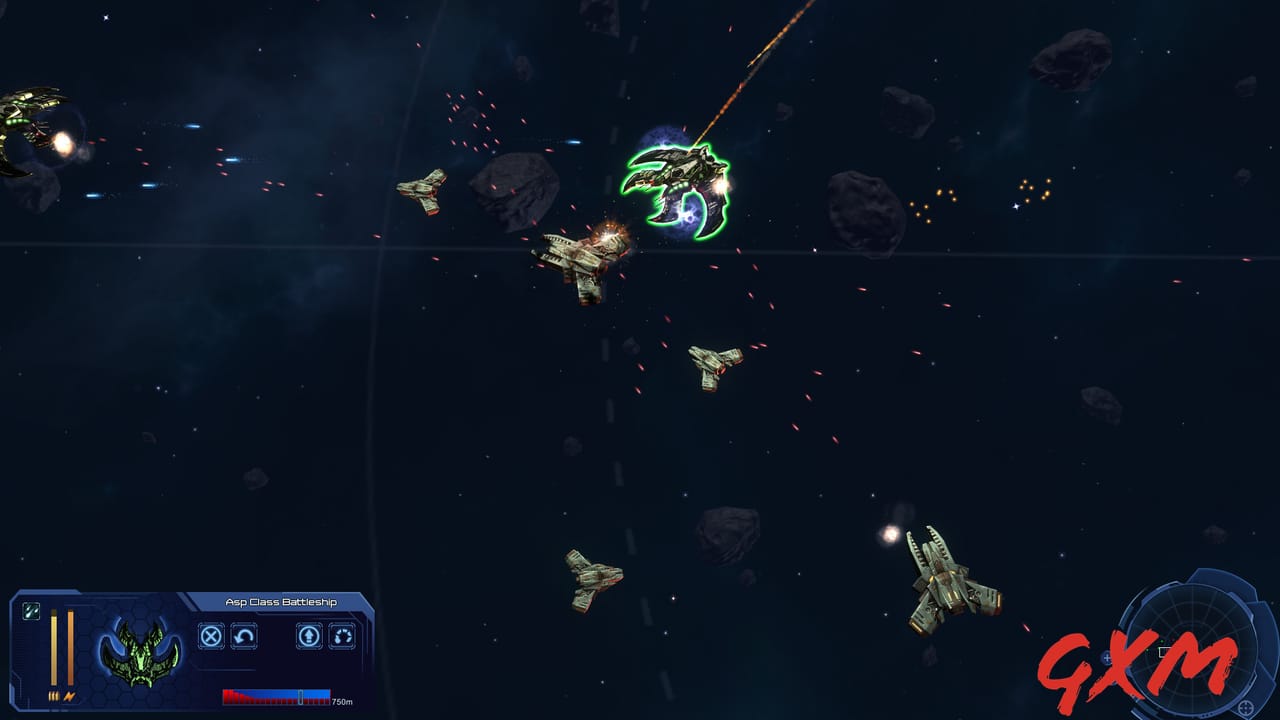Image resolution: width=1280 pixels, height=720 pixels.
Task: Select the torpedo ability icon
Action: tap(30, 612)
